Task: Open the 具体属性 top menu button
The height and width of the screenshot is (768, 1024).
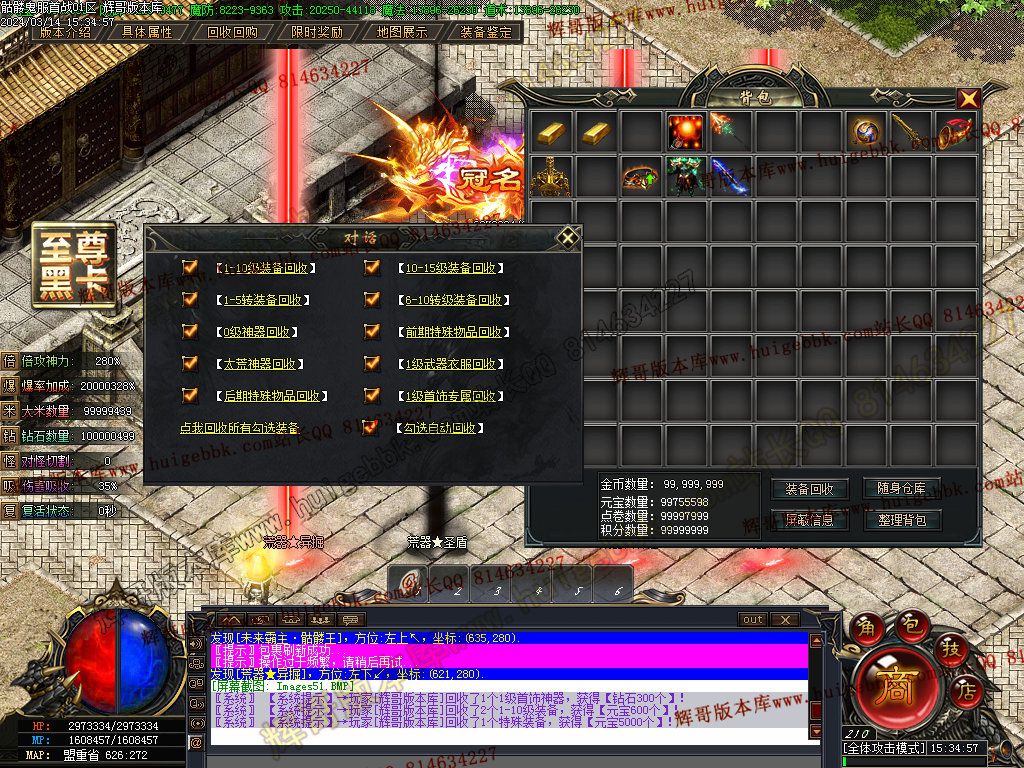Action: tap(147, 32)
